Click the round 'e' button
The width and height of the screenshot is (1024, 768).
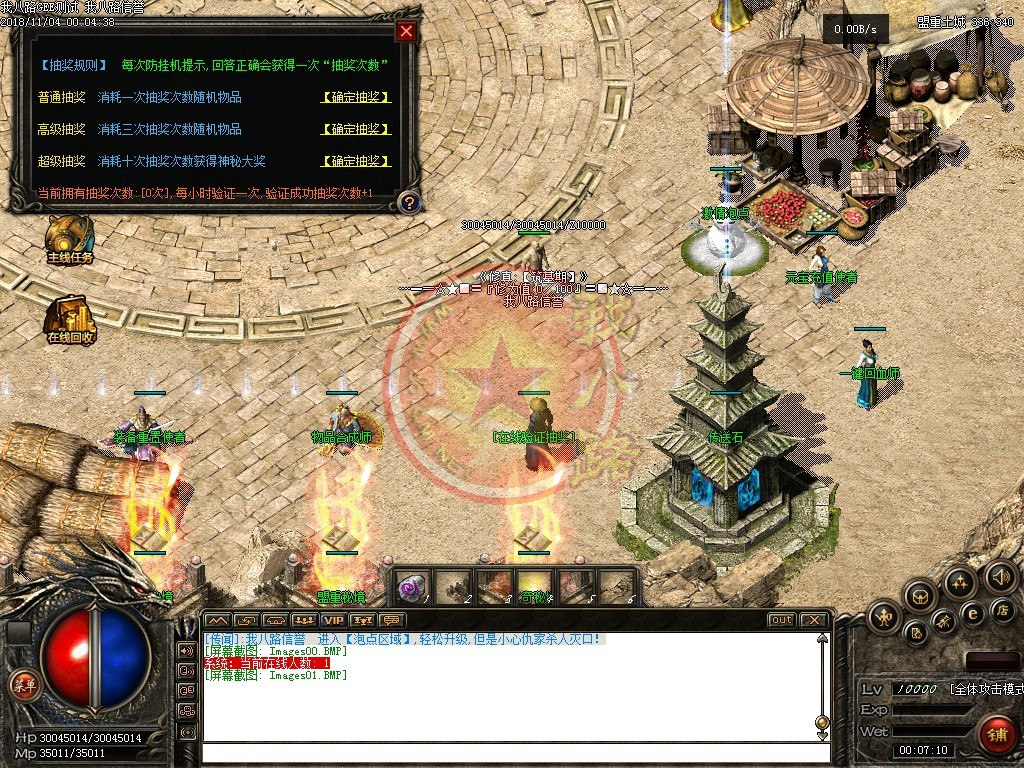(971, 613)
